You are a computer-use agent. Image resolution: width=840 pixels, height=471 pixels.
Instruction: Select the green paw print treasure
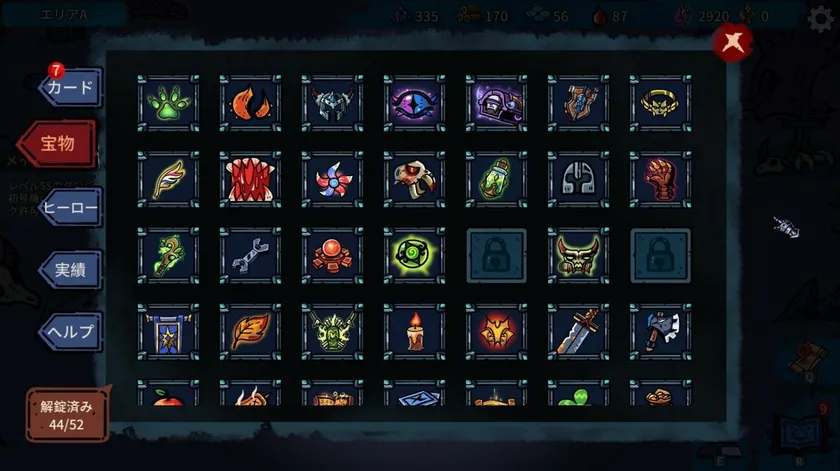pyautogui.click(x=168, y=103)
